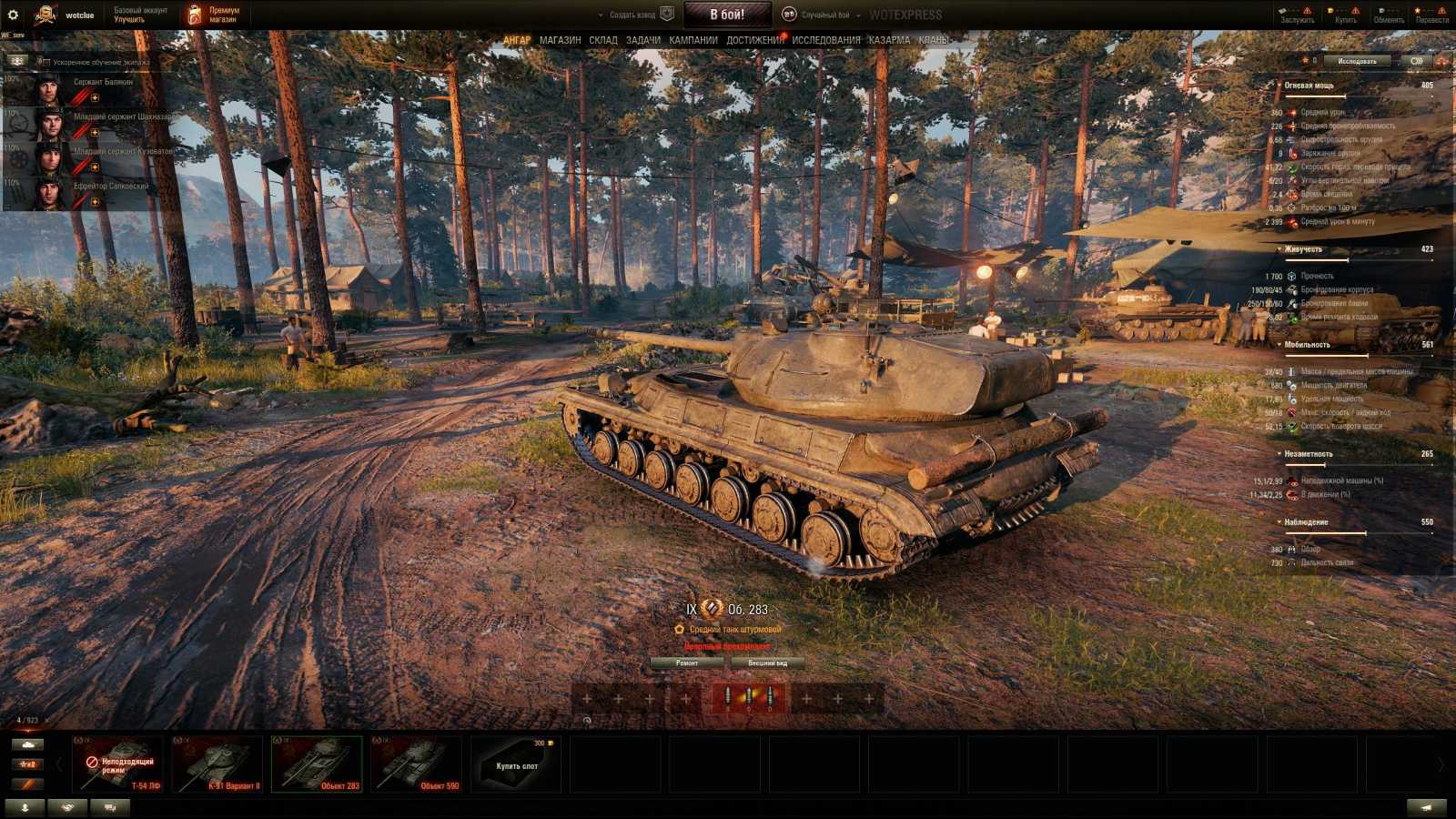Open vehicle type filter above the carousel
Image resolution: width=1456 pixels, height=819 pixels.
click(x=28, y=744)
